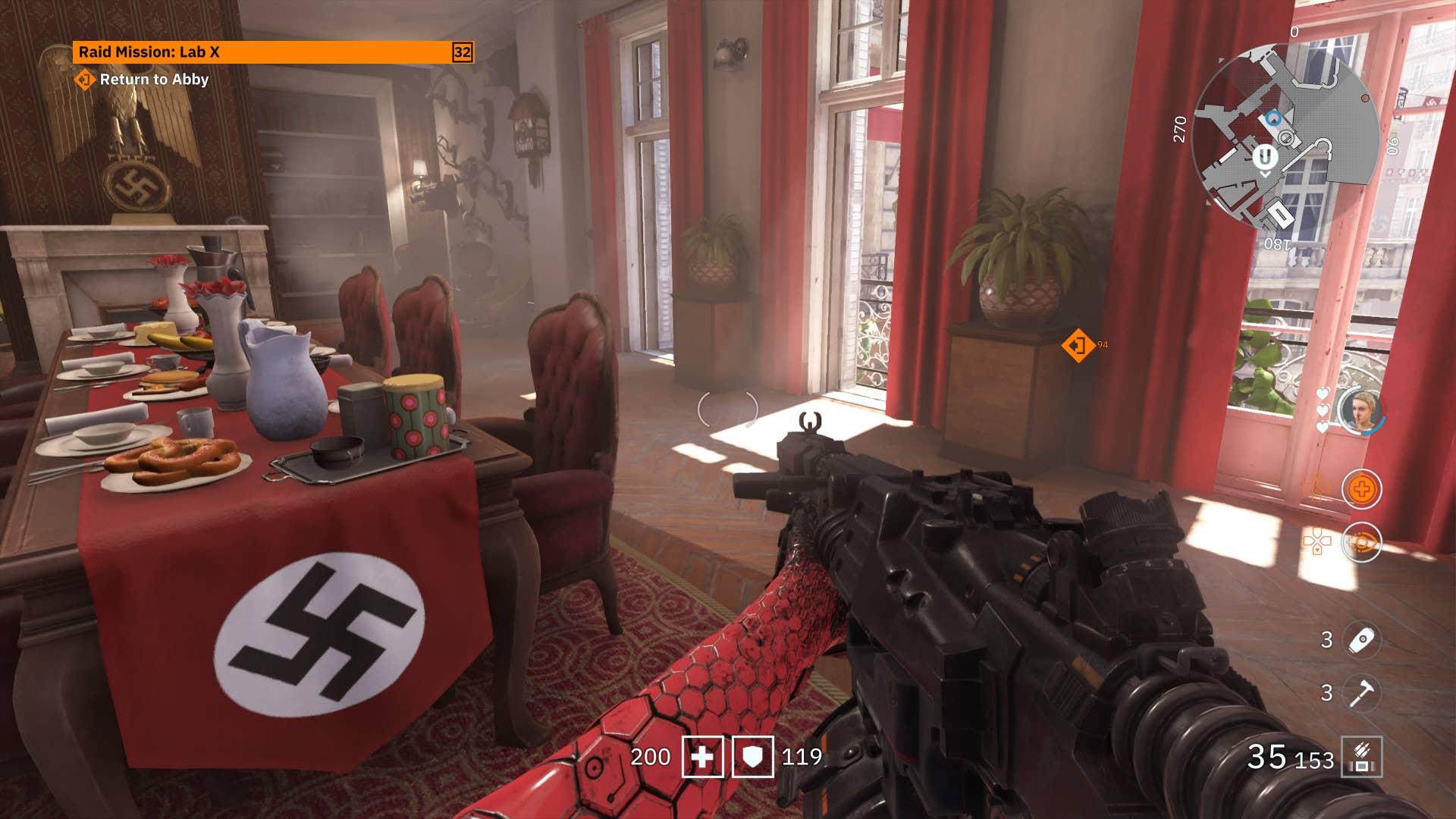The image size is (1456, 819).
Task: Click the Return to Abby objective
Action: [153, 80]
